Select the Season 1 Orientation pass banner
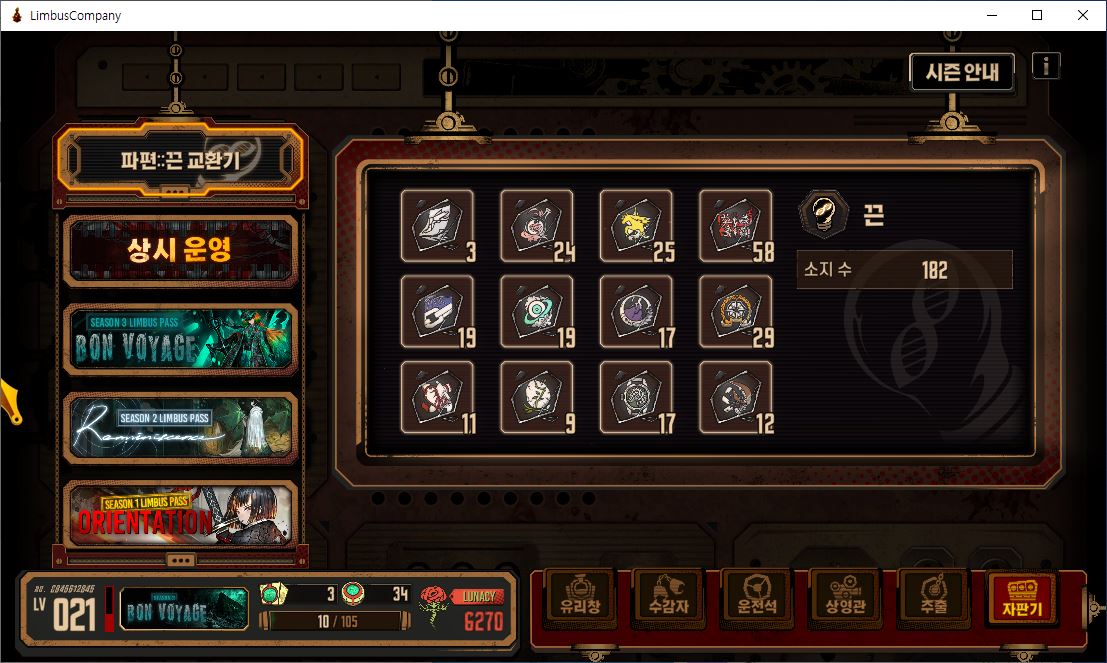This screenshot has height=663, width=1107. 180,514
